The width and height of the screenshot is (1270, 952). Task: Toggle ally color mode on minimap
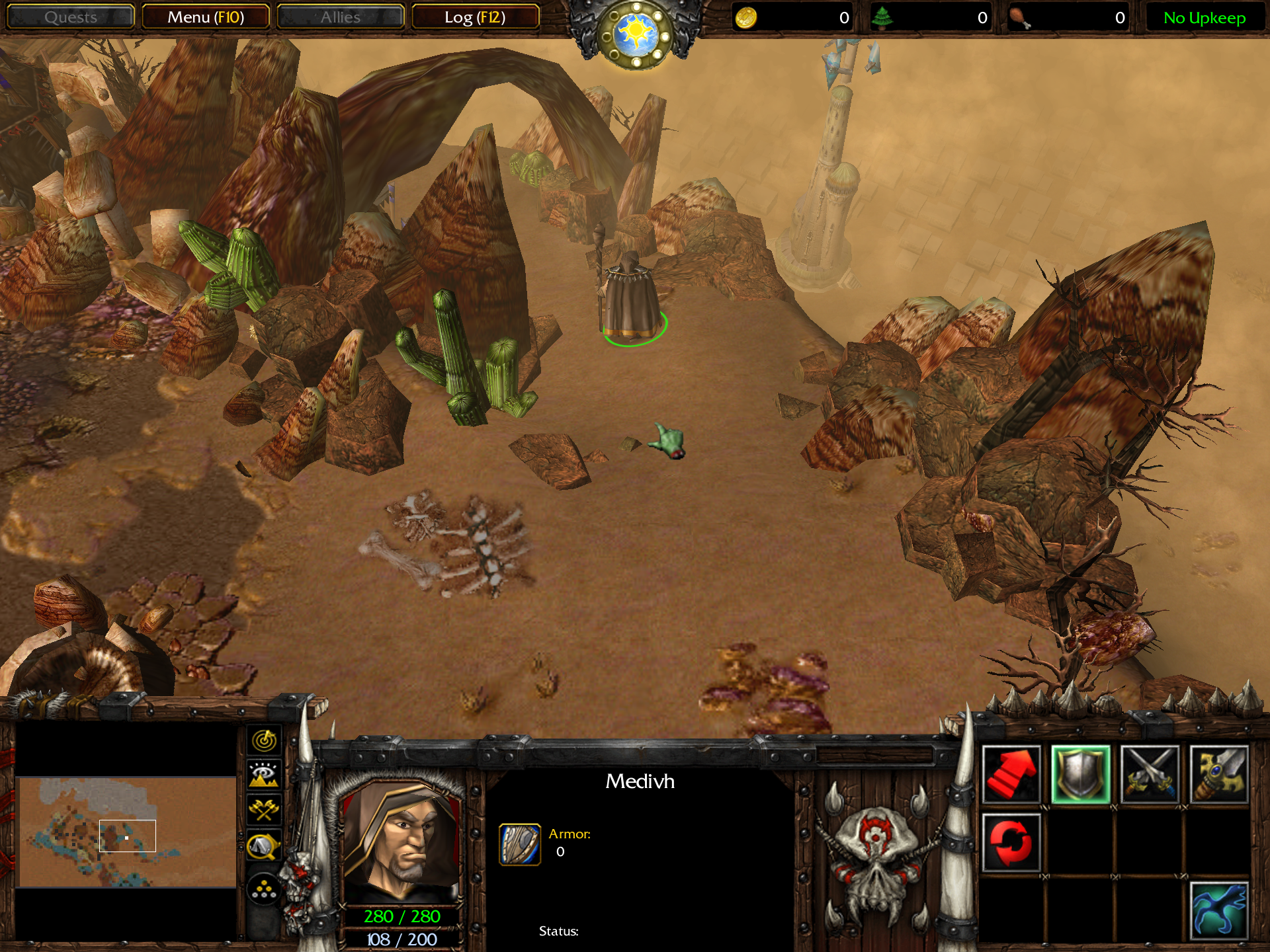(264, 810)
